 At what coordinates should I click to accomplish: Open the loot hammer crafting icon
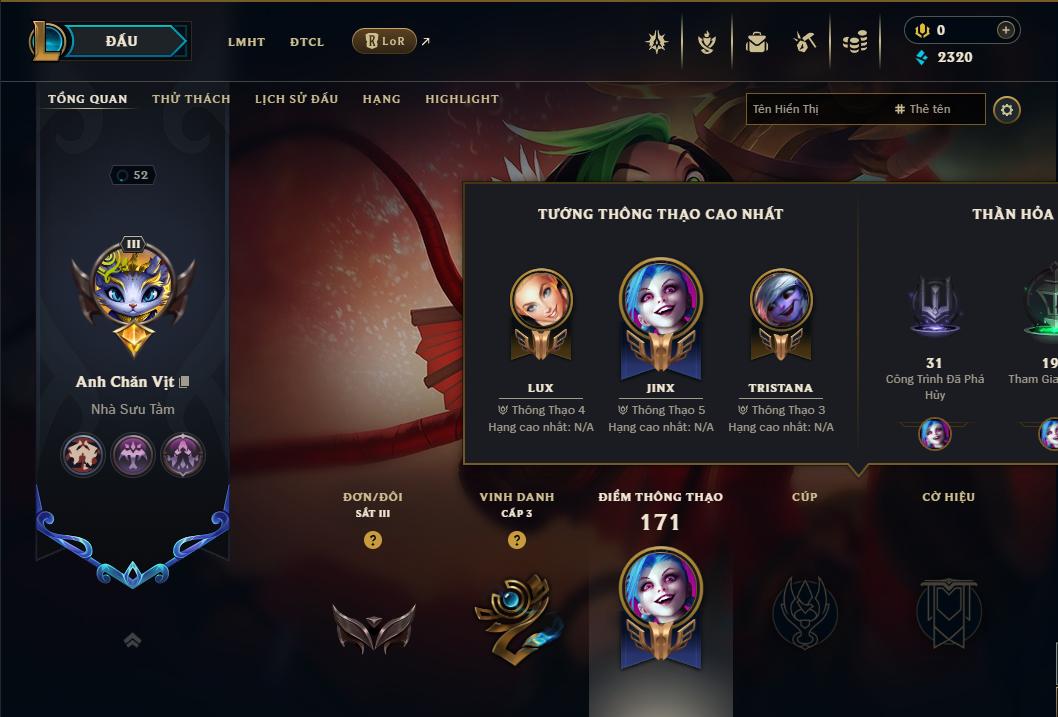pos(805,42)
